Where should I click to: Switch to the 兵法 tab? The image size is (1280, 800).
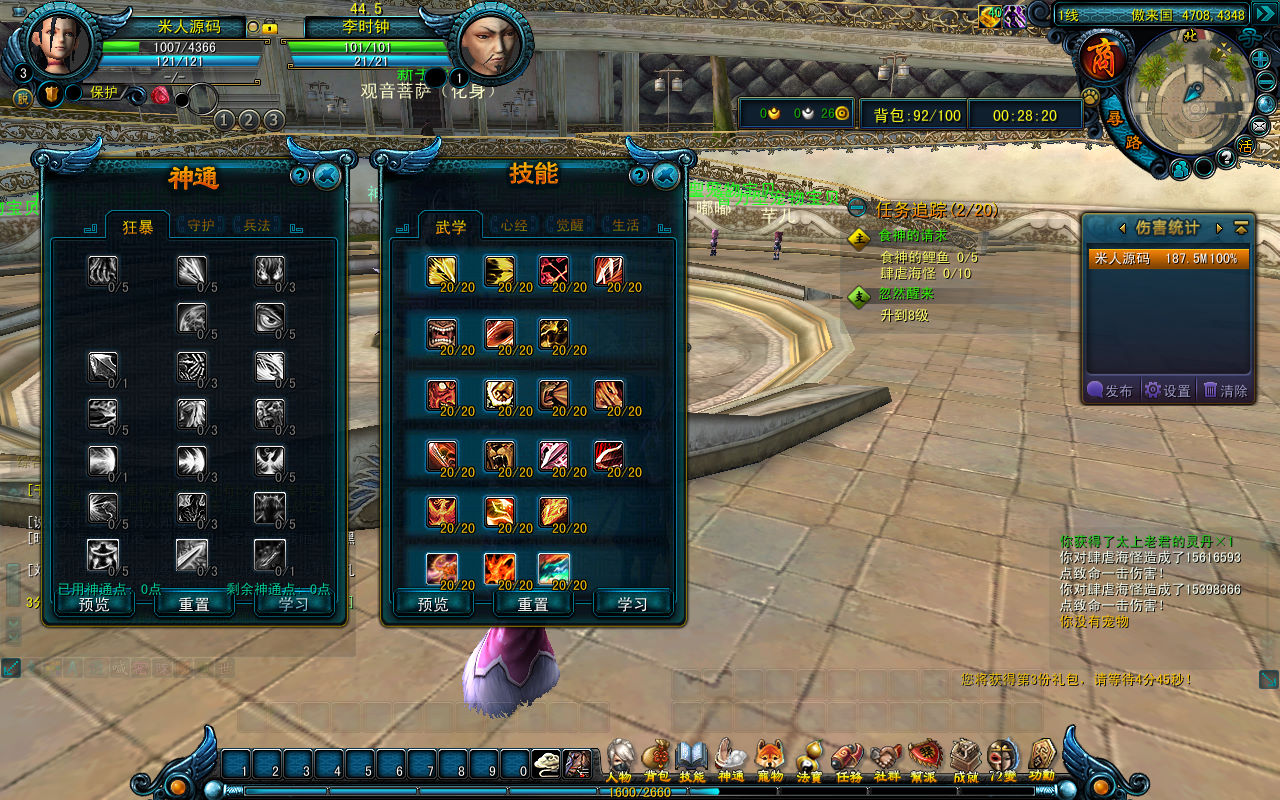[x=257, y=226]
